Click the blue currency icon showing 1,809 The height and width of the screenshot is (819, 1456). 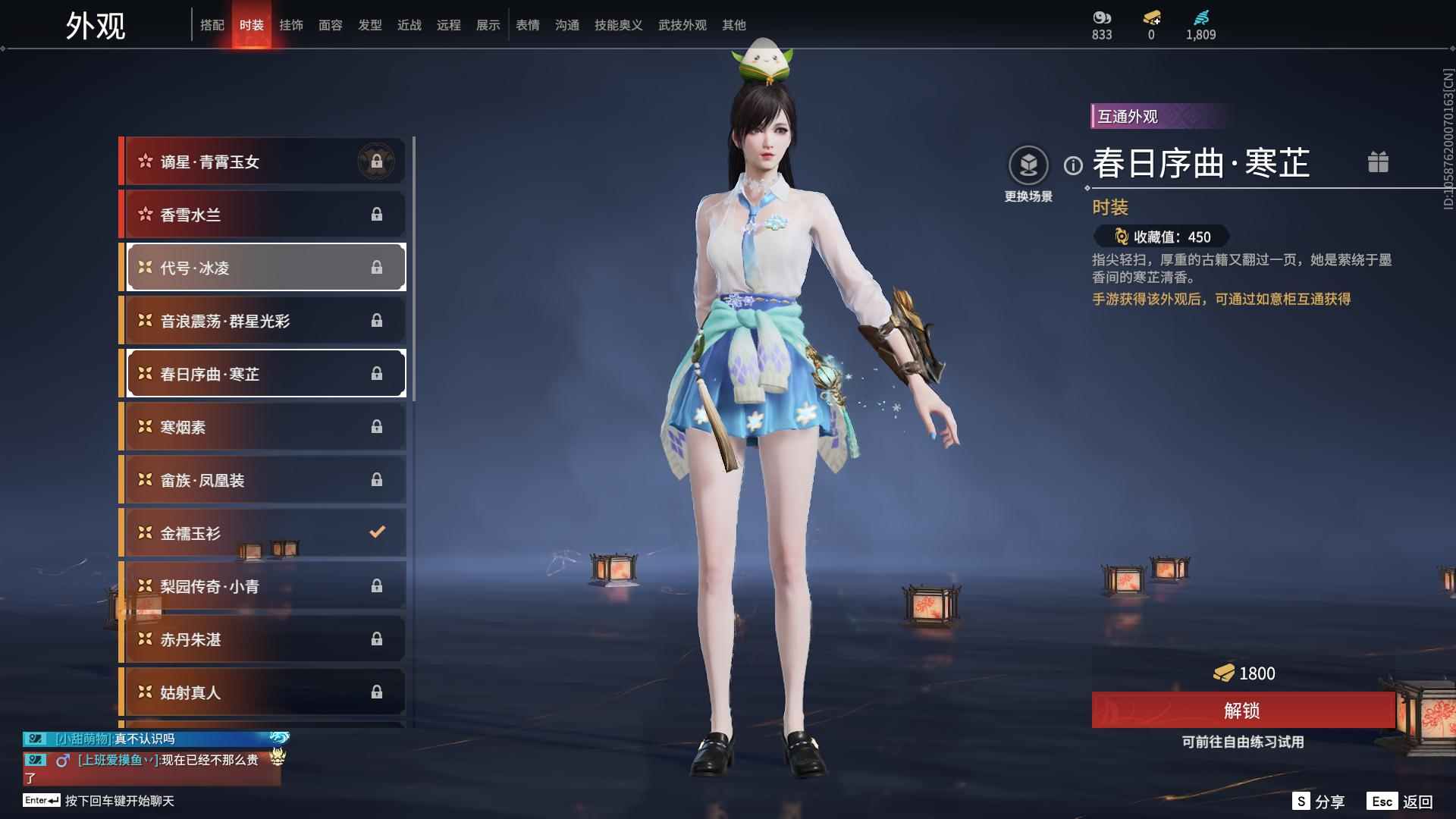pyautogui.click(x=1200, y=17)
